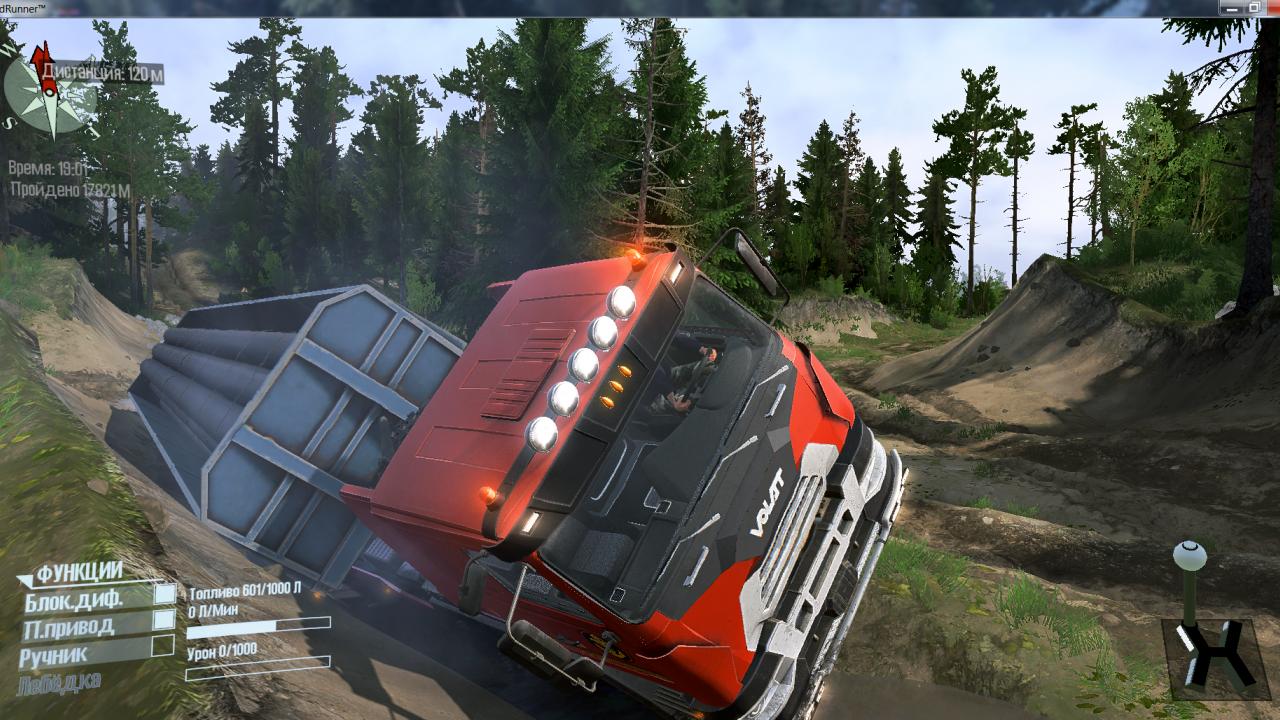The image size is (1280, 720).
Task: Restore down the game window
Action: pyautogui.click(x=1254, y=7)
